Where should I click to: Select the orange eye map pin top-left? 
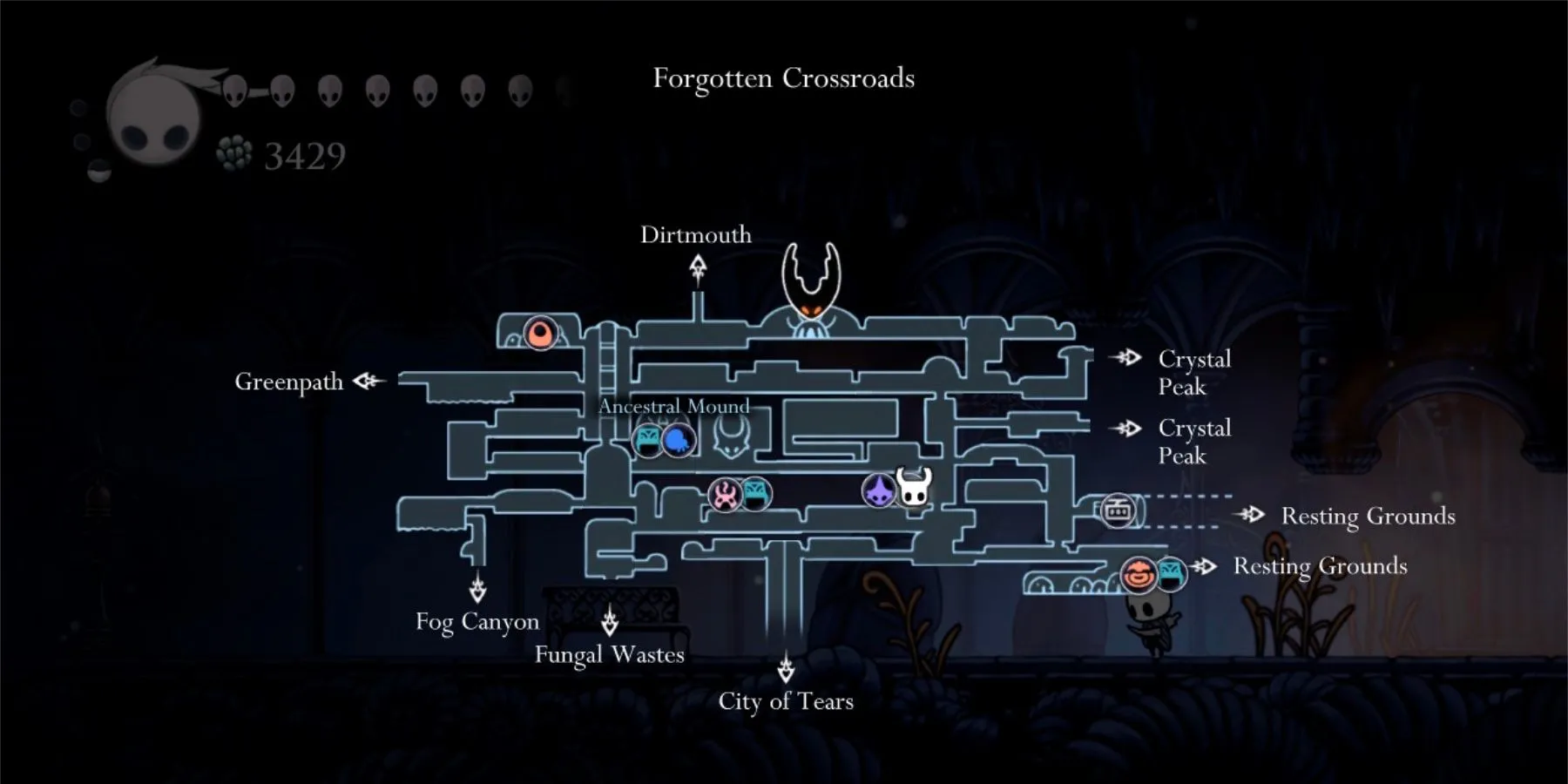click(540, 334)
